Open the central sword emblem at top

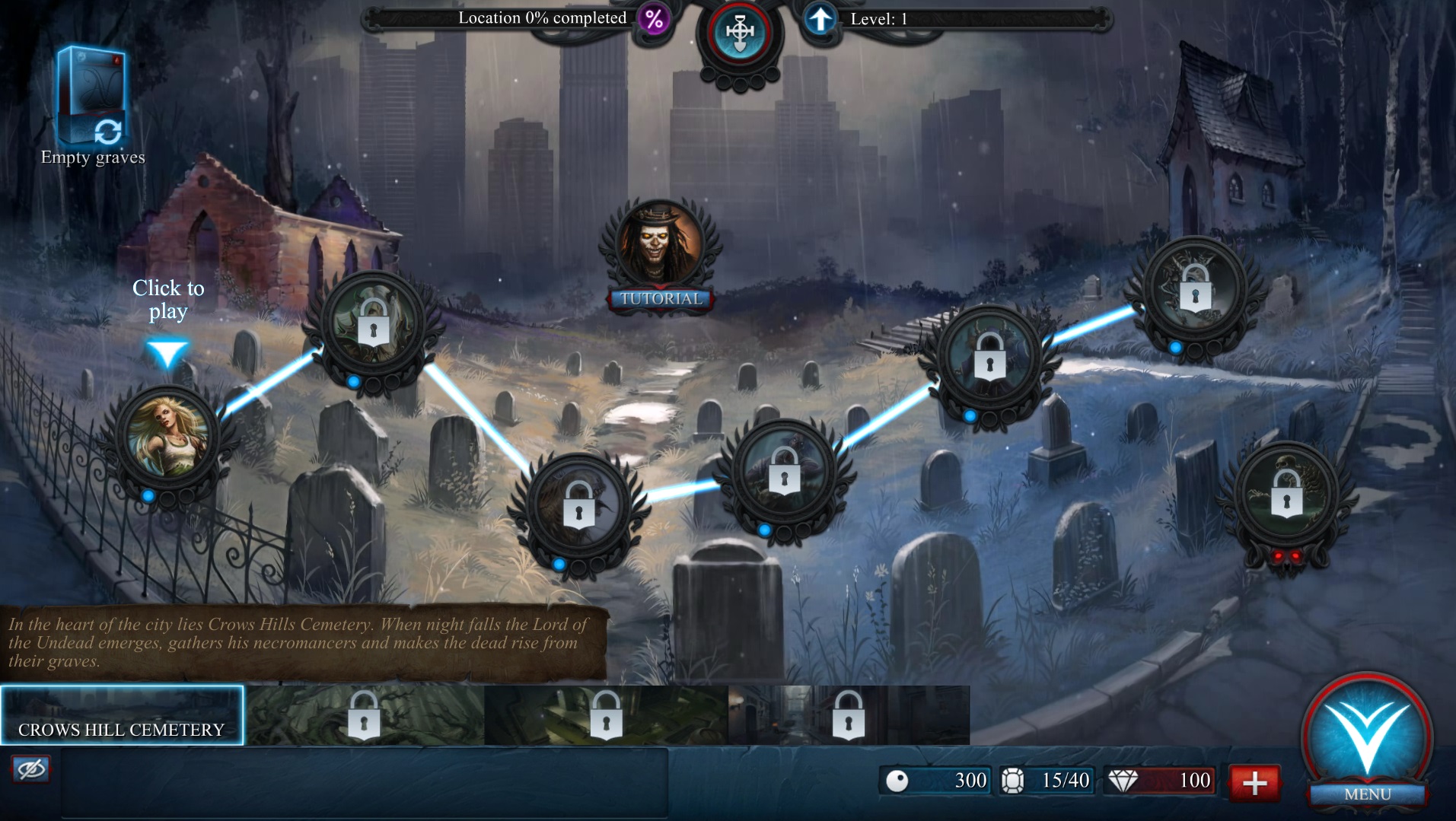point(739,33)
